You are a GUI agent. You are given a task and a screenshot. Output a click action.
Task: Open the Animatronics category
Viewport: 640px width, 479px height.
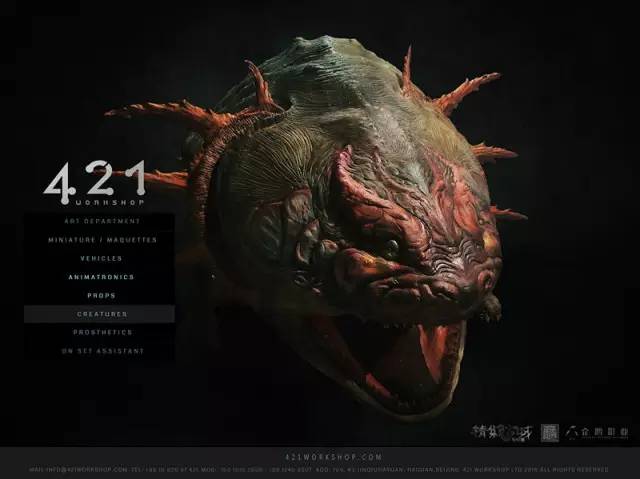[x=101, y=277]
